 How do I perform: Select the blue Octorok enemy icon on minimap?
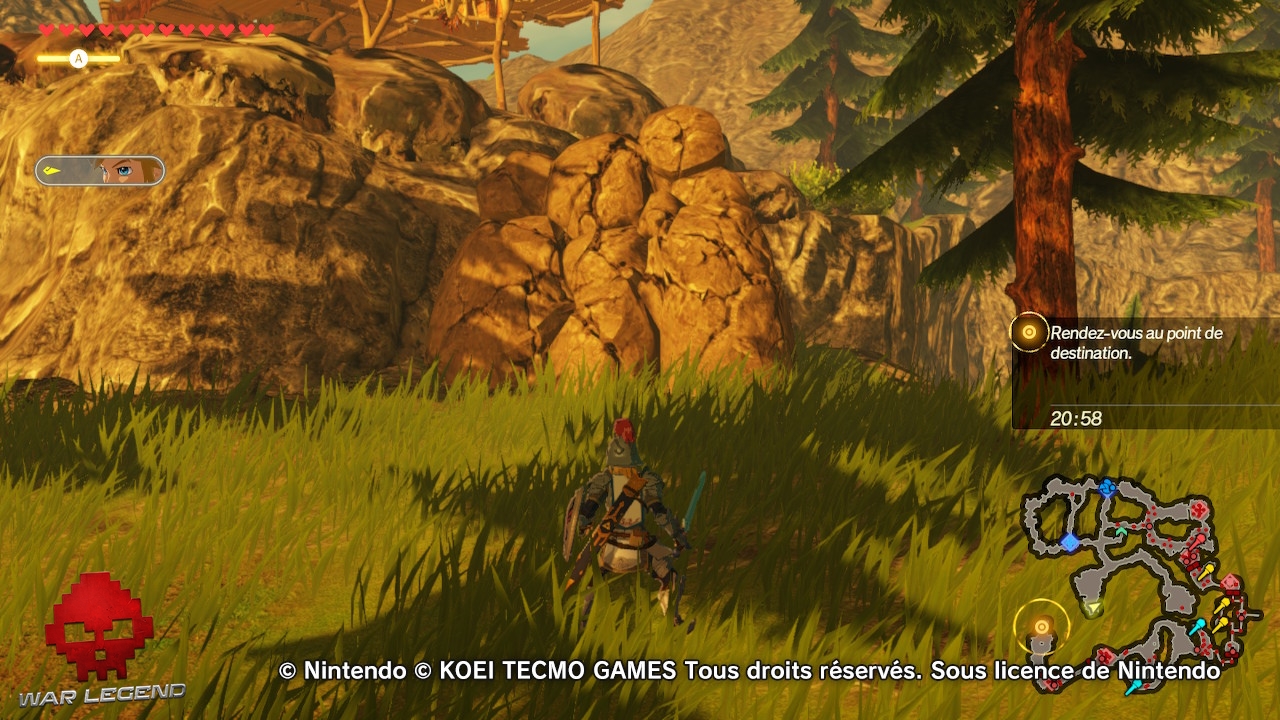pos(1108,486)
